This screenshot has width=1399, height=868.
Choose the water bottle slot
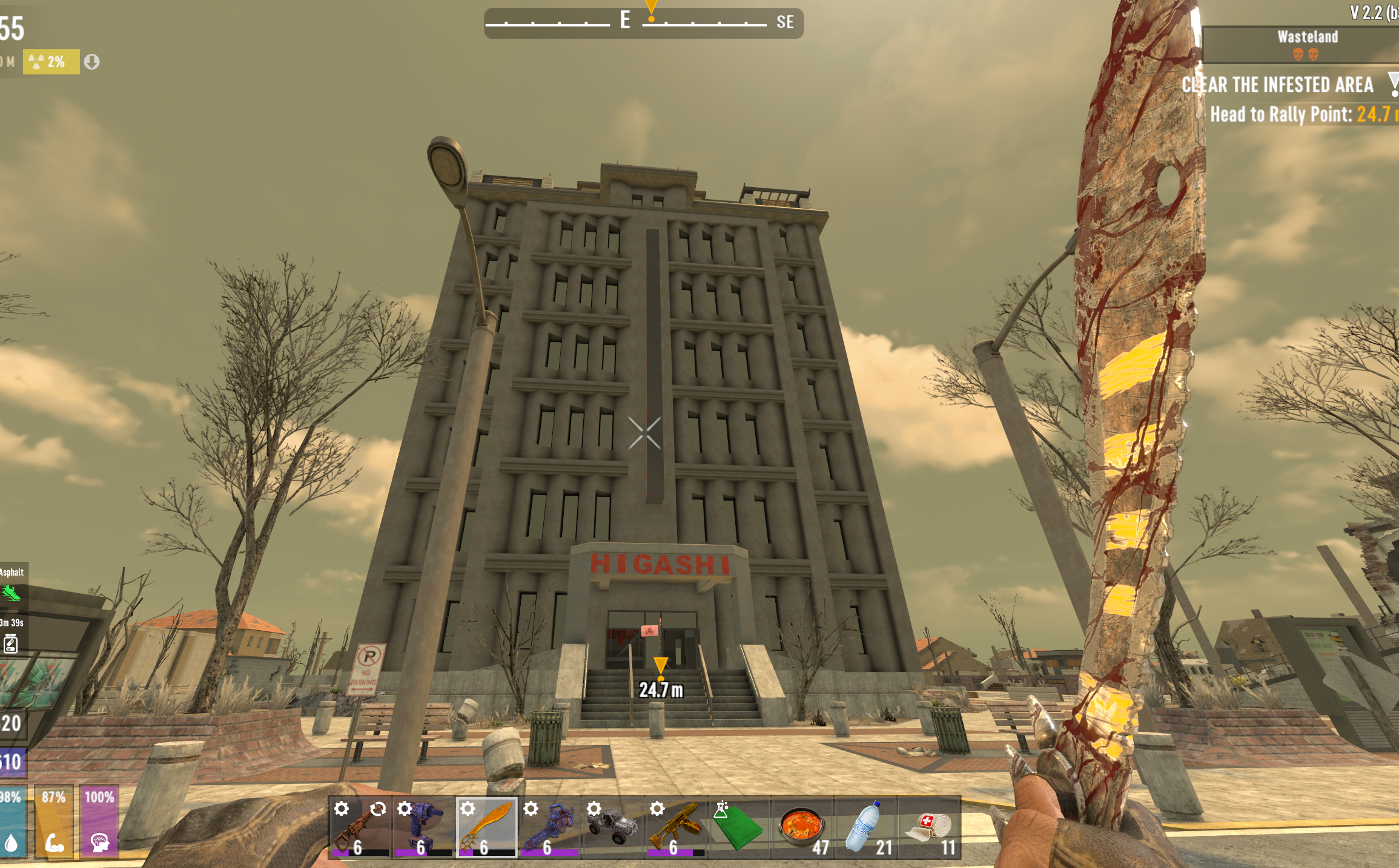click(866, 827)
